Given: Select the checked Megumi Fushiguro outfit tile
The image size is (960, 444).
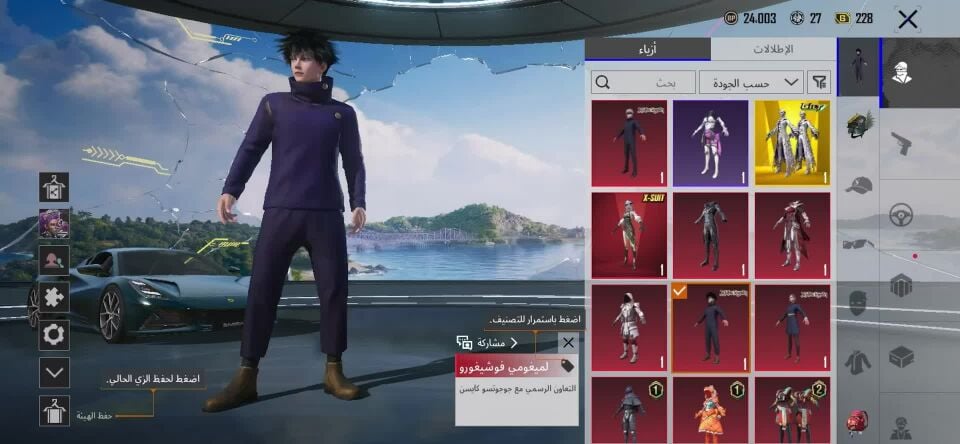Looking at the screenshot, I should pyautogui.click(x=710, y=327).
